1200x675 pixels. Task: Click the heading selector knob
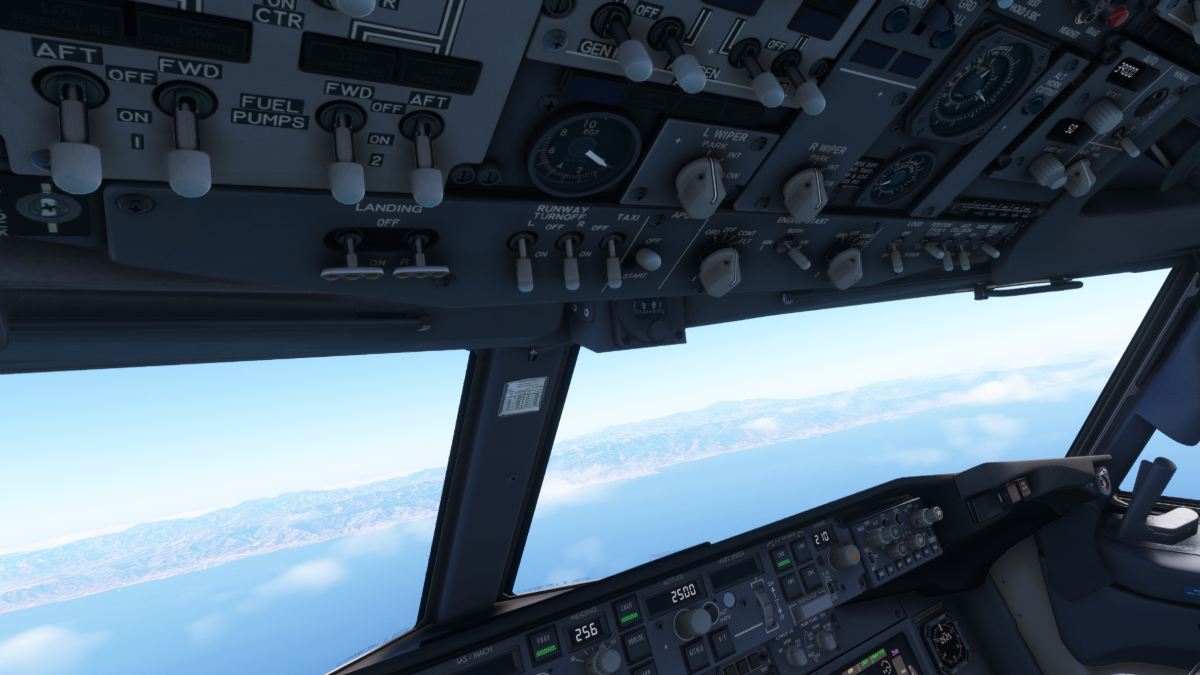(605, 661)
